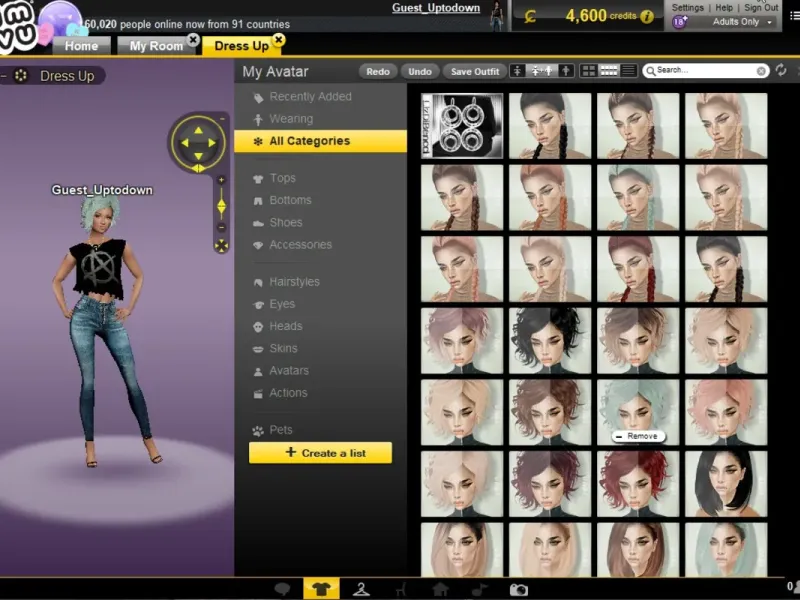This screenshot has height=600, width=800.
Task: Open the Accessories category
Action: tap(300, 244)
